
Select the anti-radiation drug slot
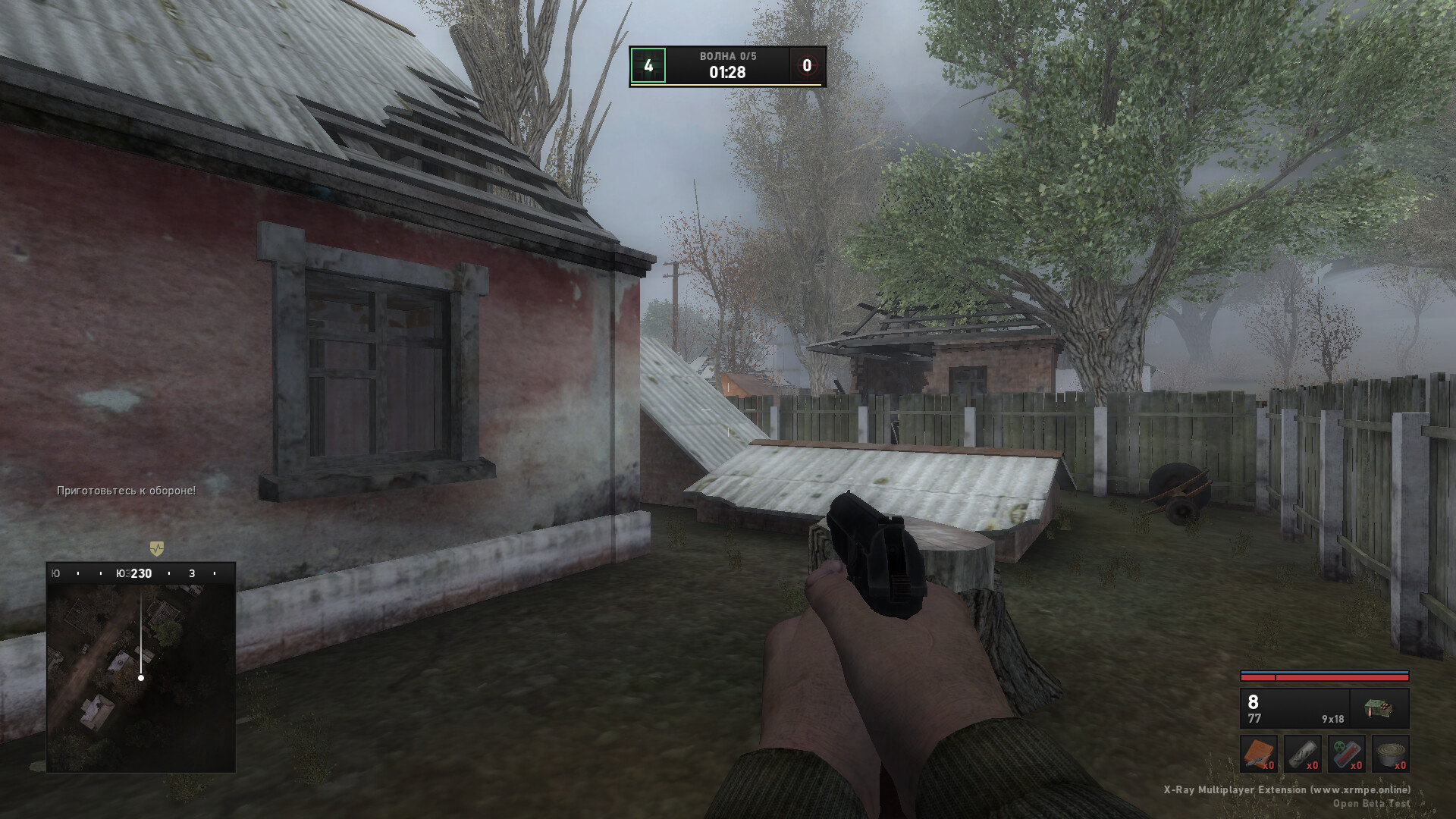pyautogui.click(x=1347, y=754)
